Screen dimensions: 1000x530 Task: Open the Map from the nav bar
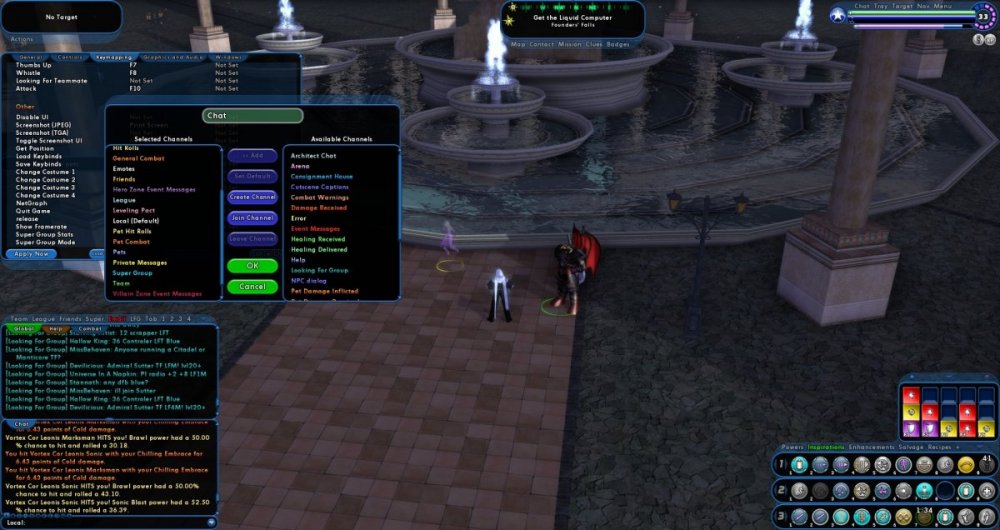coord(518,45)
